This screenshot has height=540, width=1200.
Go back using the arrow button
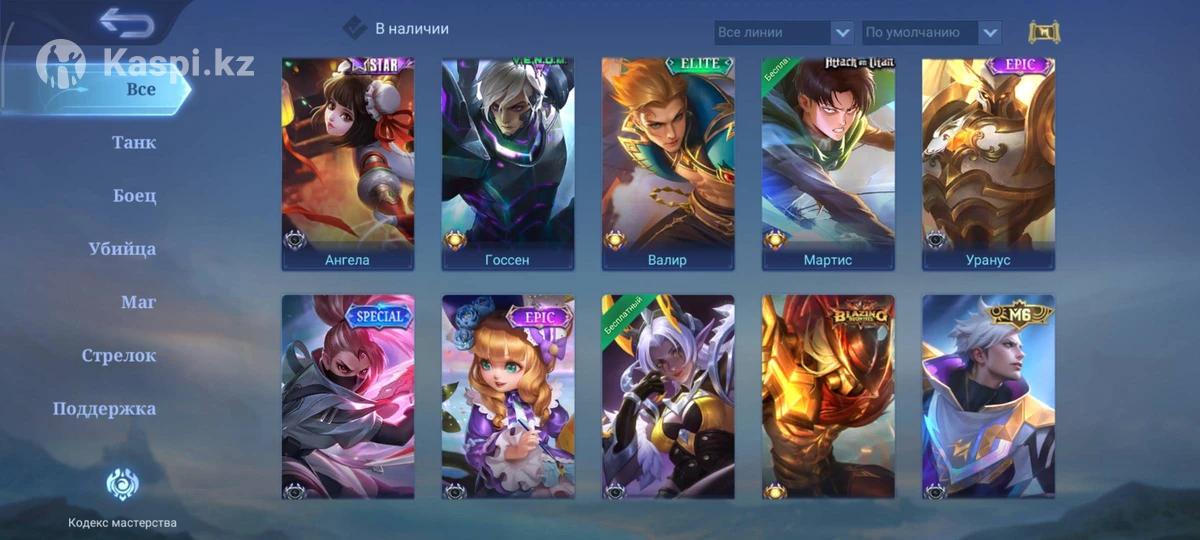click(x=127, y=22)
